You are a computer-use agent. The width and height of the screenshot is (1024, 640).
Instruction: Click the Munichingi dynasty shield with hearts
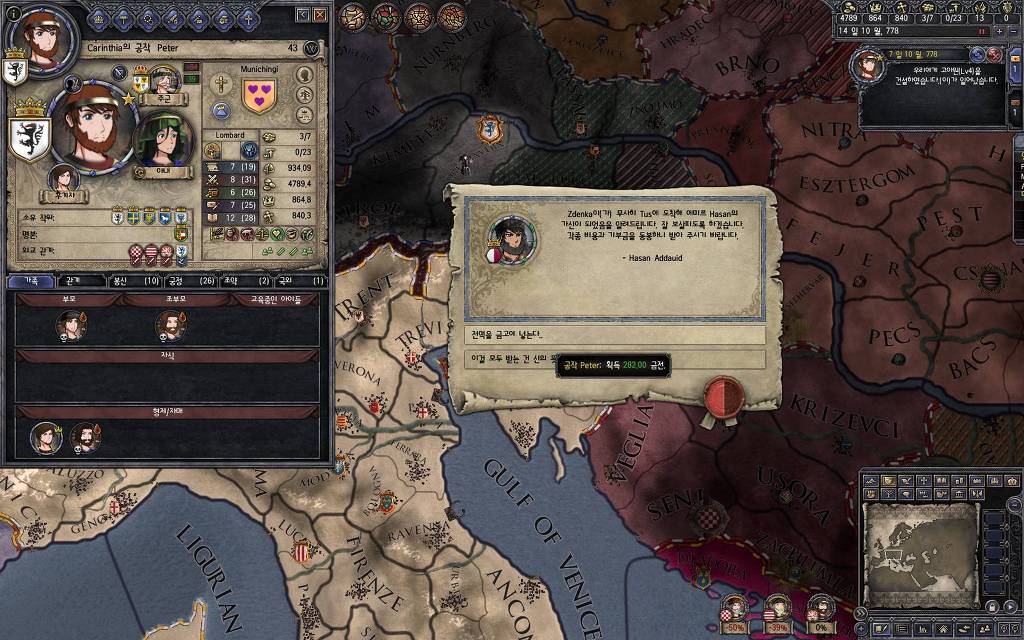259,97
